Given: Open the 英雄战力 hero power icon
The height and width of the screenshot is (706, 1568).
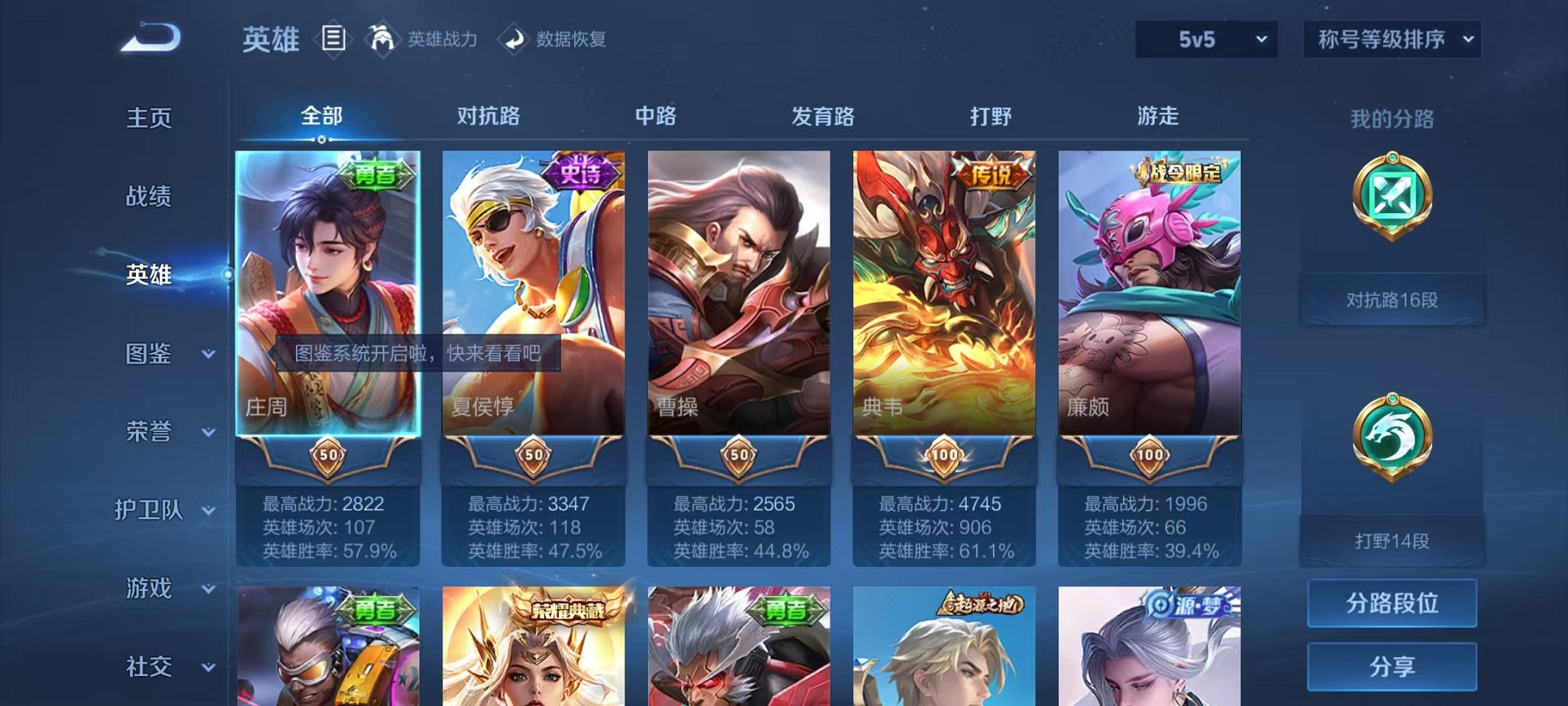Looking at the screenshot, I should [x=383, y=38].
